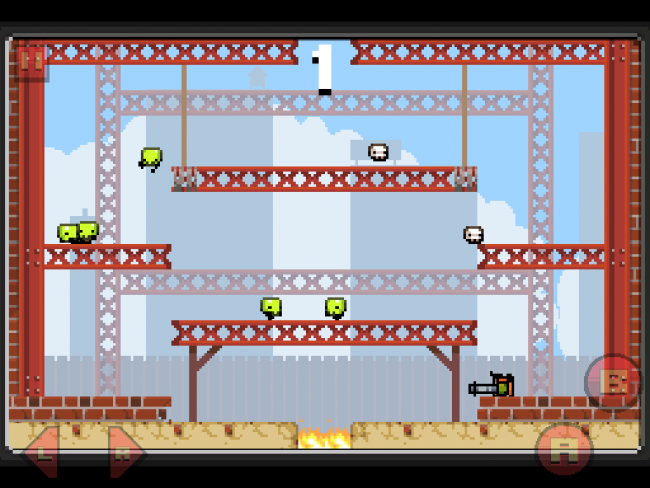Viewport: 650px width, 488px height.
Task: Pause the game with the top-left button
Action: click(31, 62)
